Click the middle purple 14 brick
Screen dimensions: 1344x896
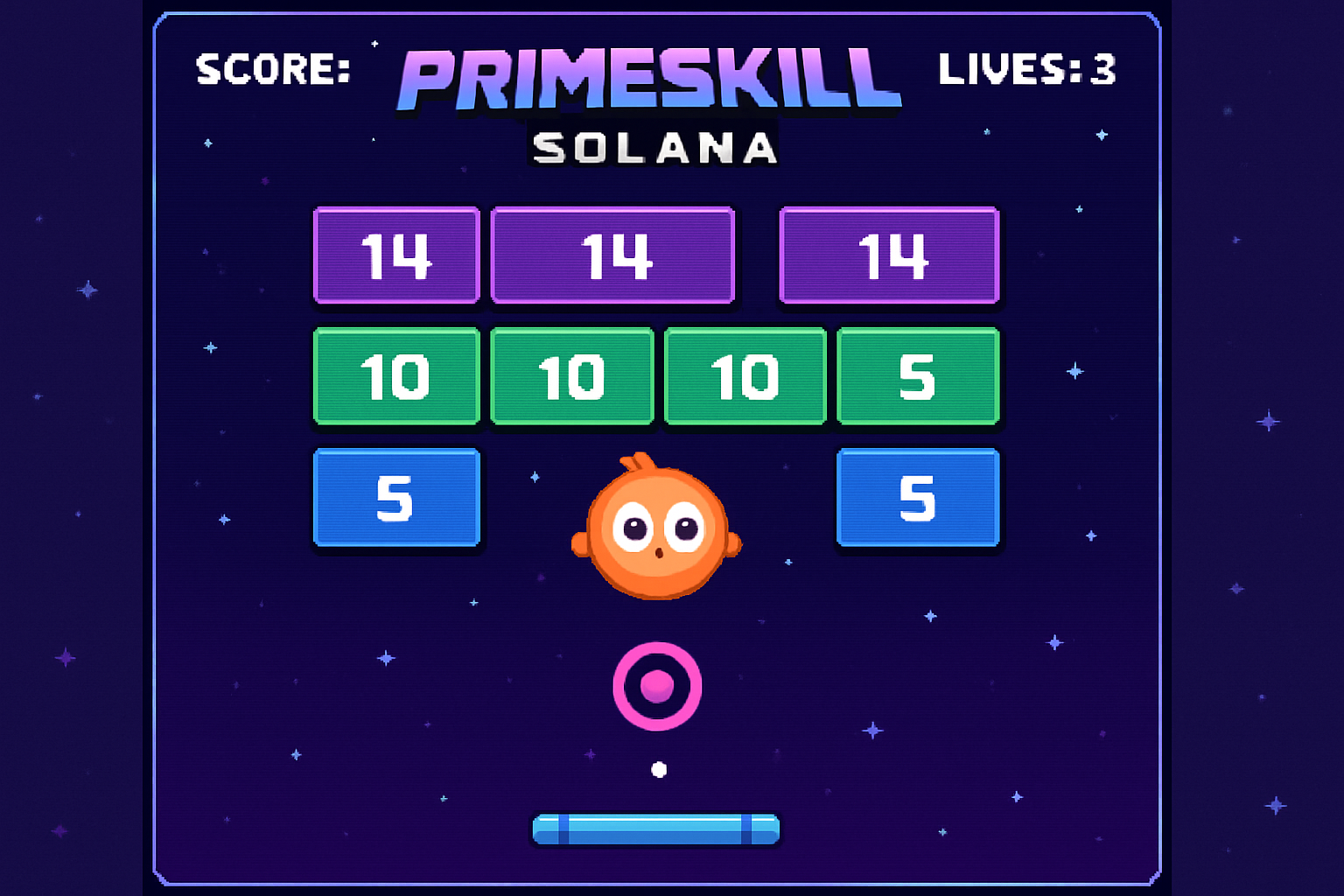pos(613,255)
